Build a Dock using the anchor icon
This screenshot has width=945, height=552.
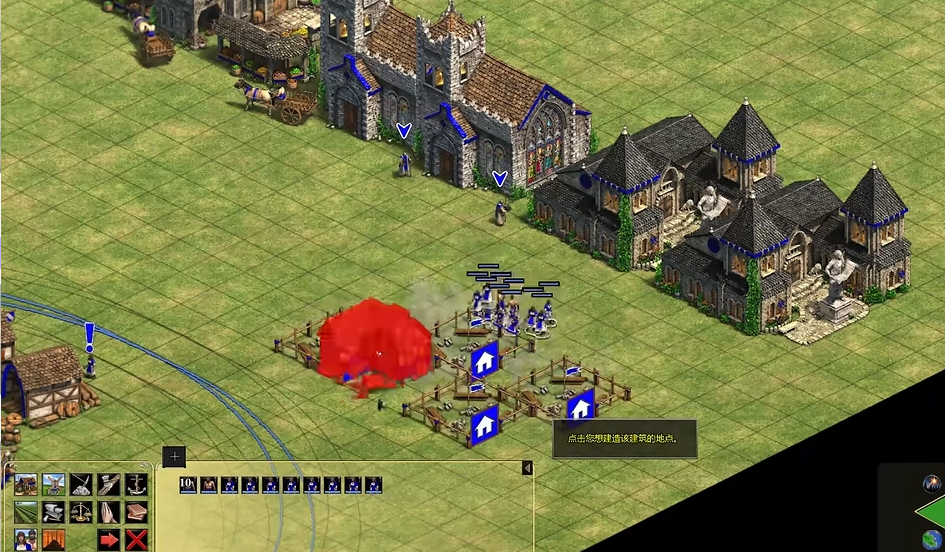(136, 485)
